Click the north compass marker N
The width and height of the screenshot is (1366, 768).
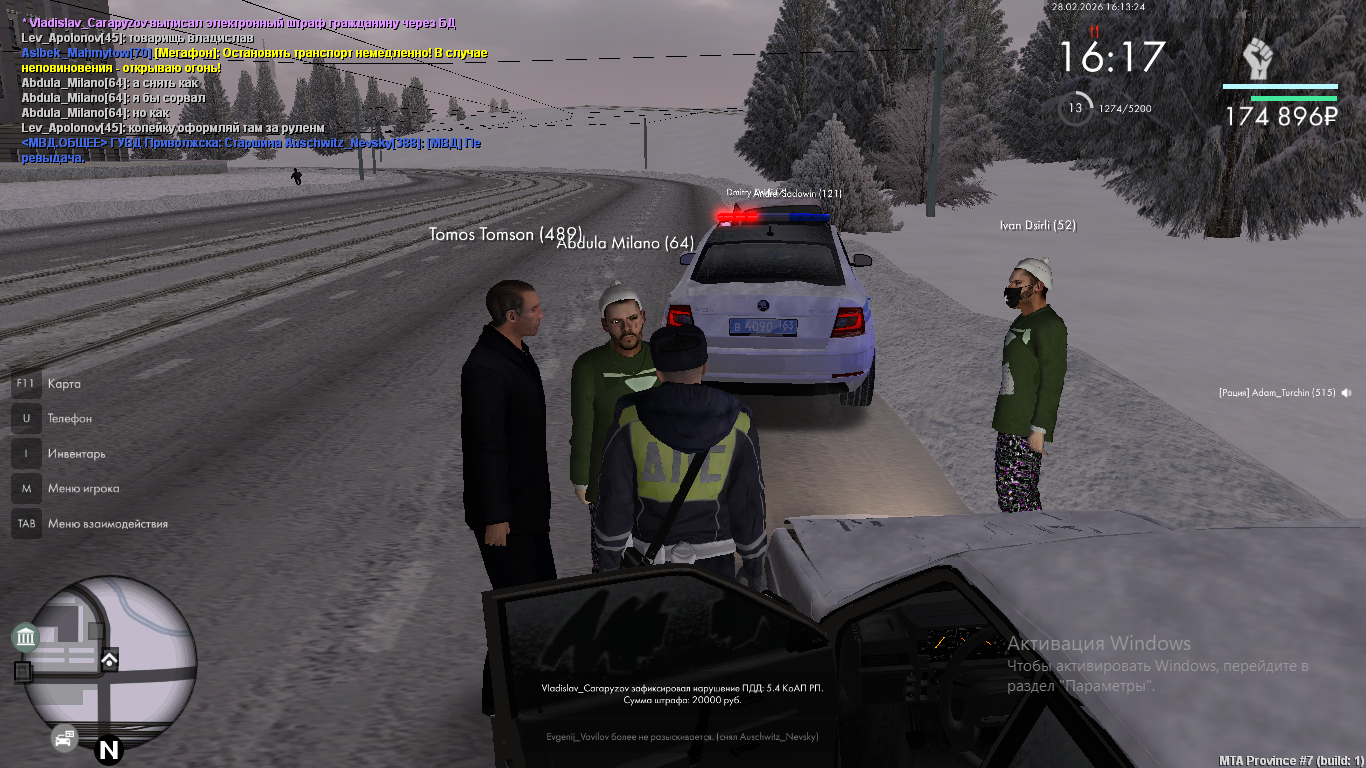pyautogui.click(x=108, y=750)
